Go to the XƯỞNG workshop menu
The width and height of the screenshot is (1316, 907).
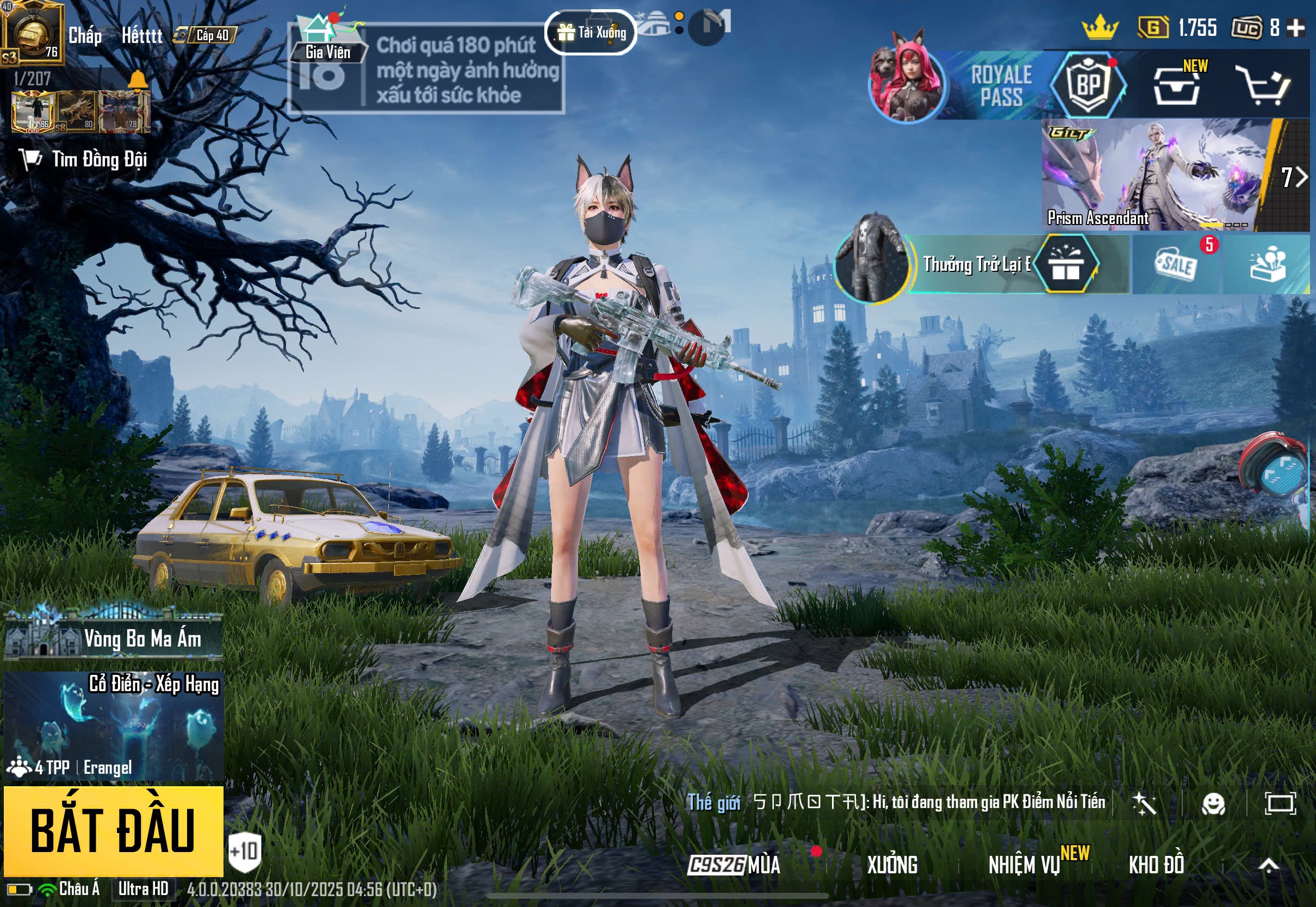tap(892, 865)
